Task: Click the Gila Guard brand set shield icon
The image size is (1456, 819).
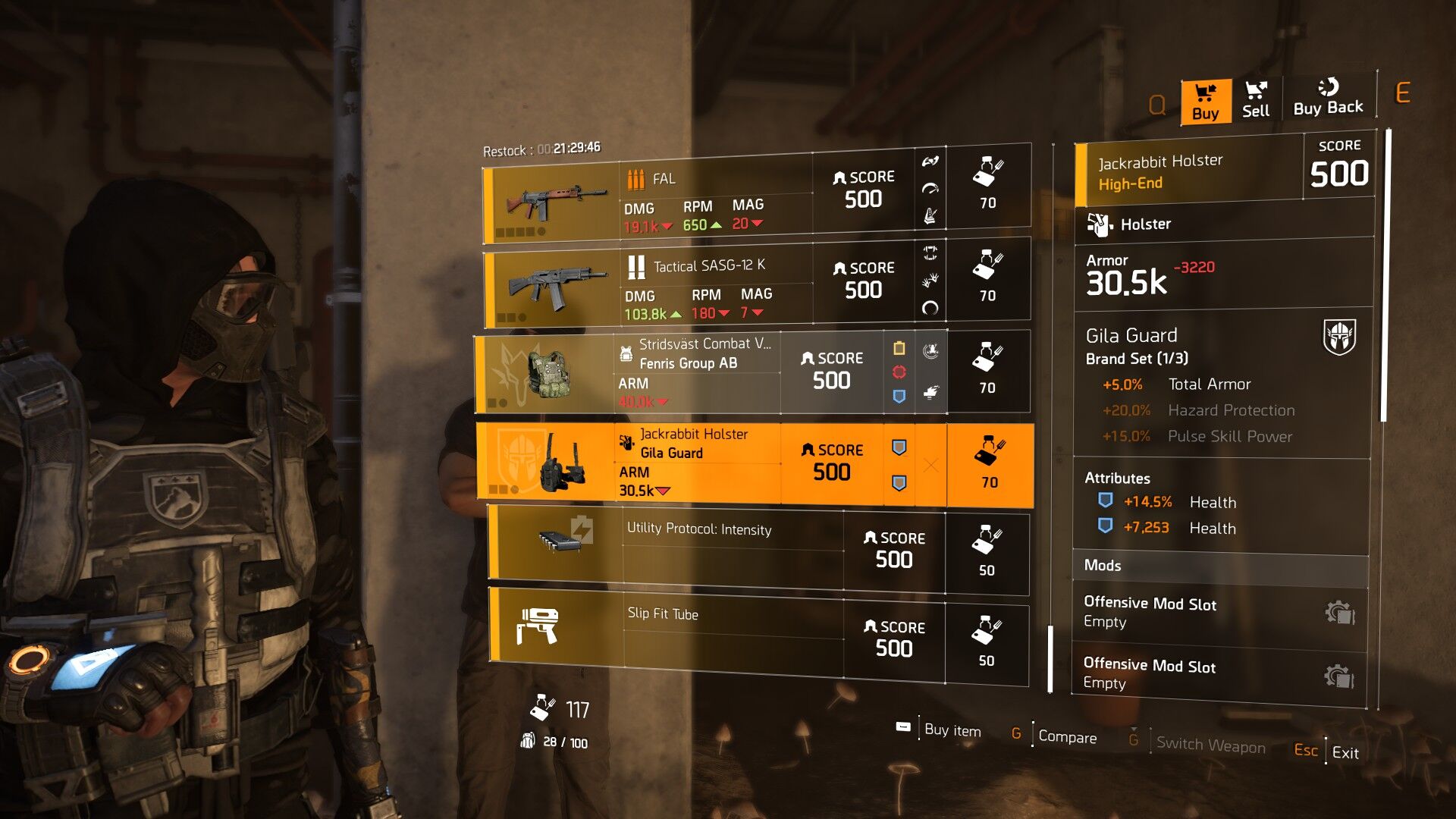Action: click(1339, 337)
